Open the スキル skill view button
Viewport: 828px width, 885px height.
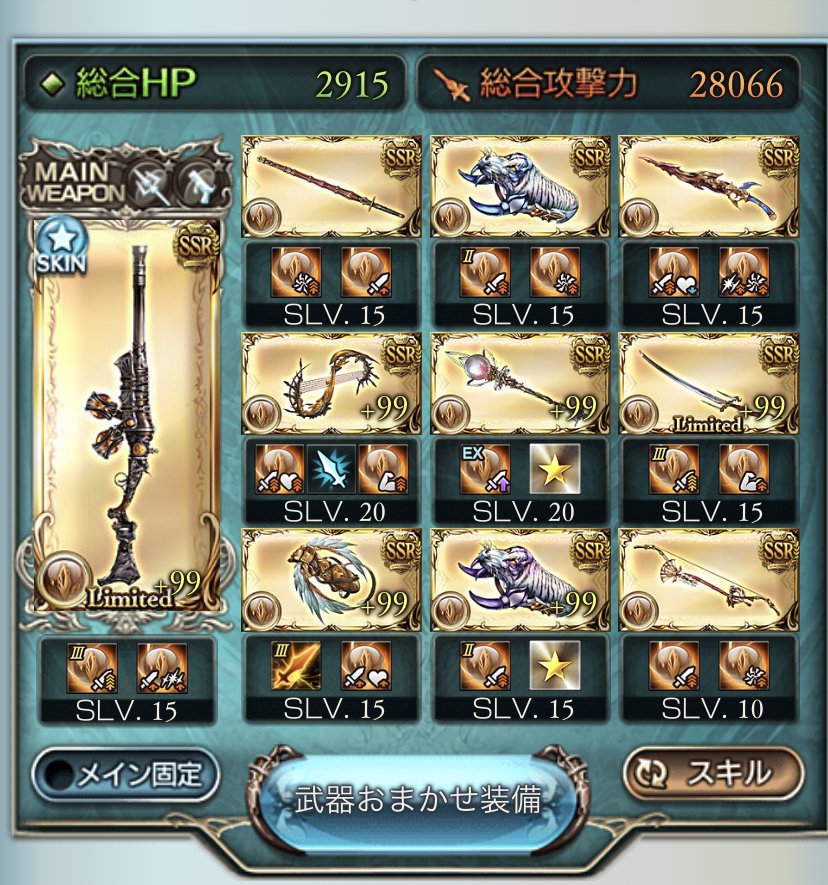tap(713, 772)
